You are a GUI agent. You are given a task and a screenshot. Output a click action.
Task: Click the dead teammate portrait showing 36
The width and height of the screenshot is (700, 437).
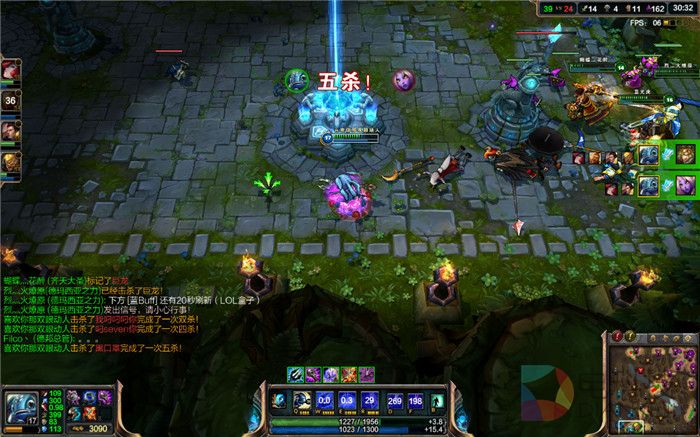[10, 100]
